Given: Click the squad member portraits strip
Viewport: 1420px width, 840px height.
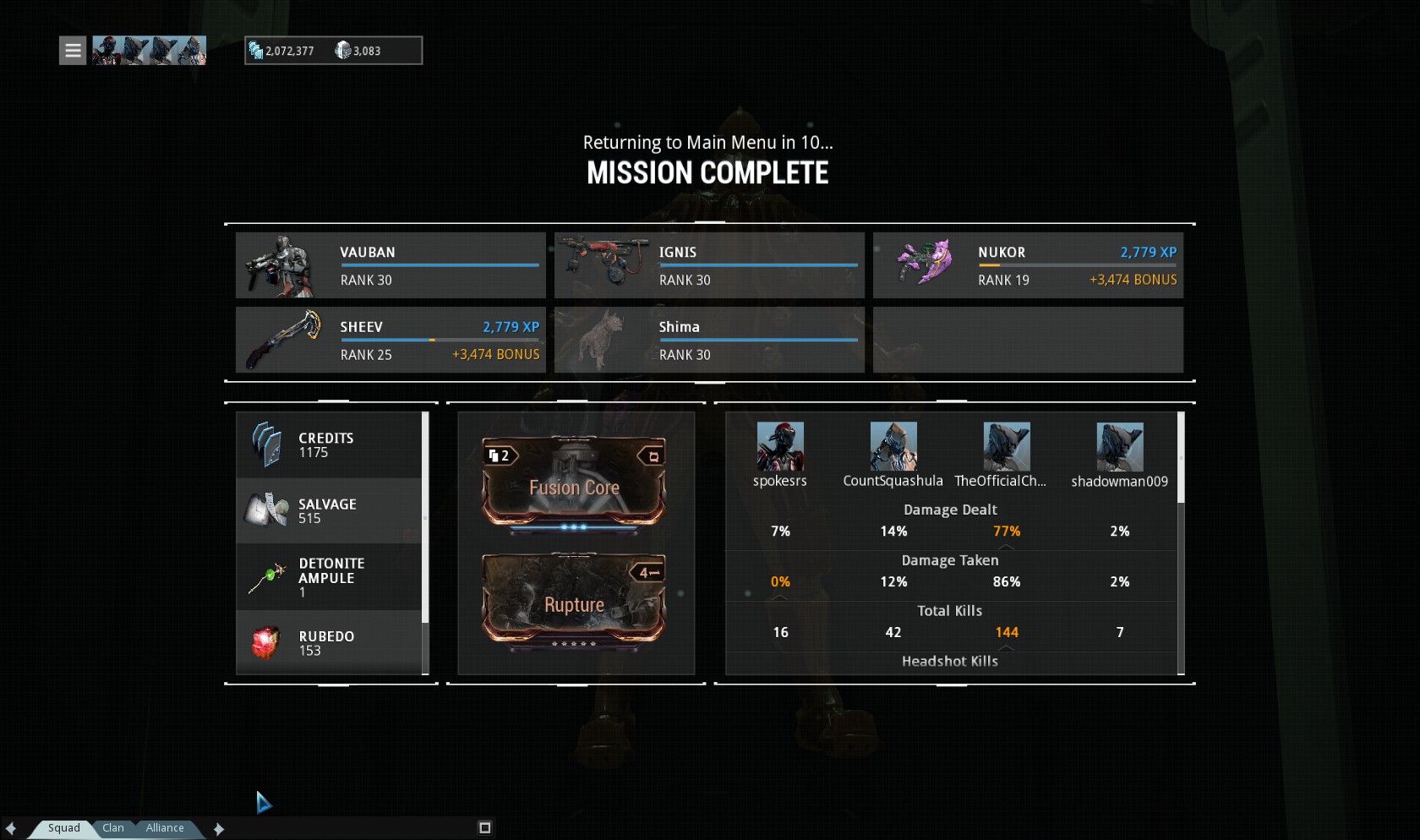Looking at the screenshot, I should (149, 51).
